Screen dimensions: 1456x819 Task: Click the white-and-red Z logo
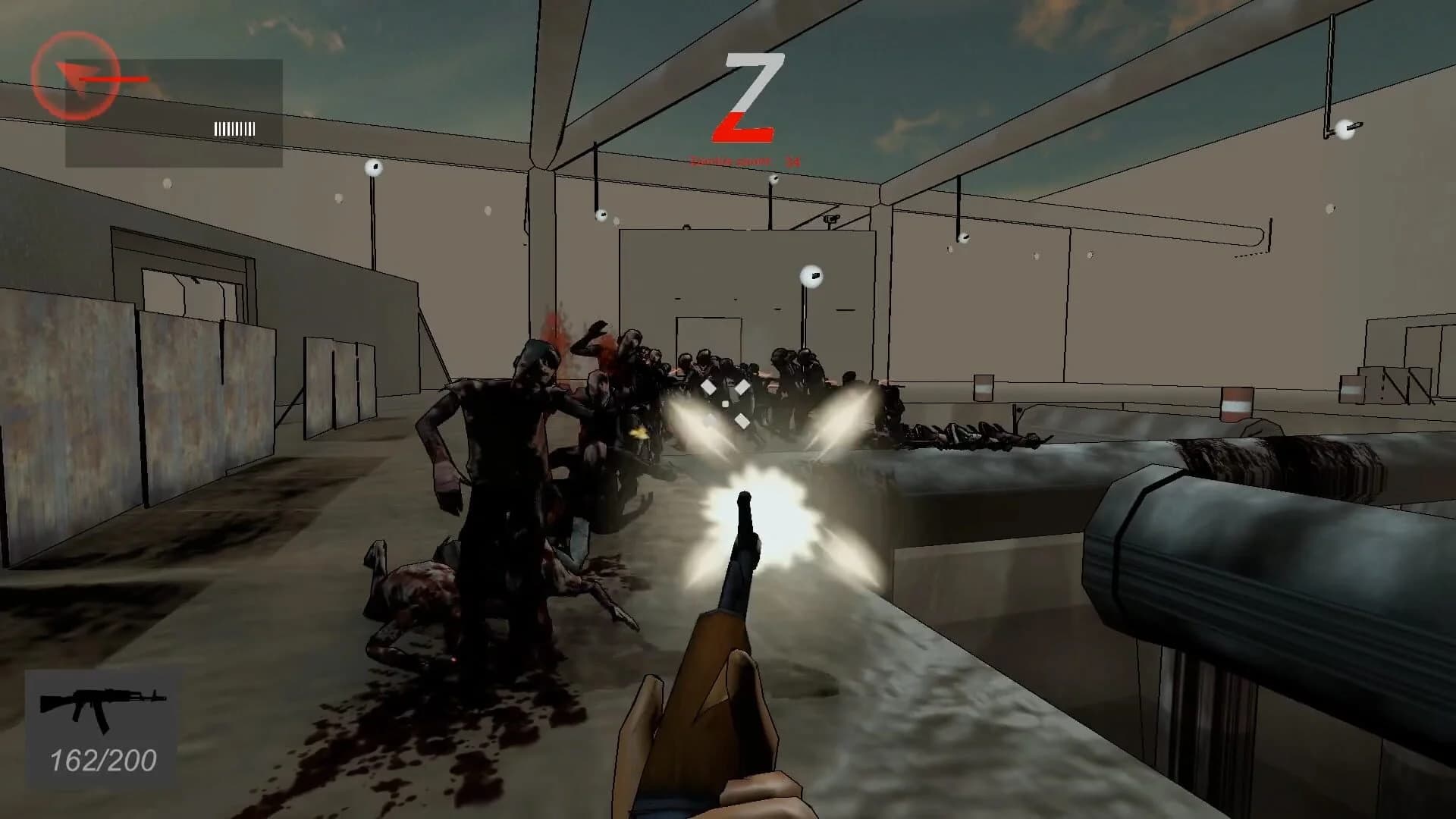(745, 97)
